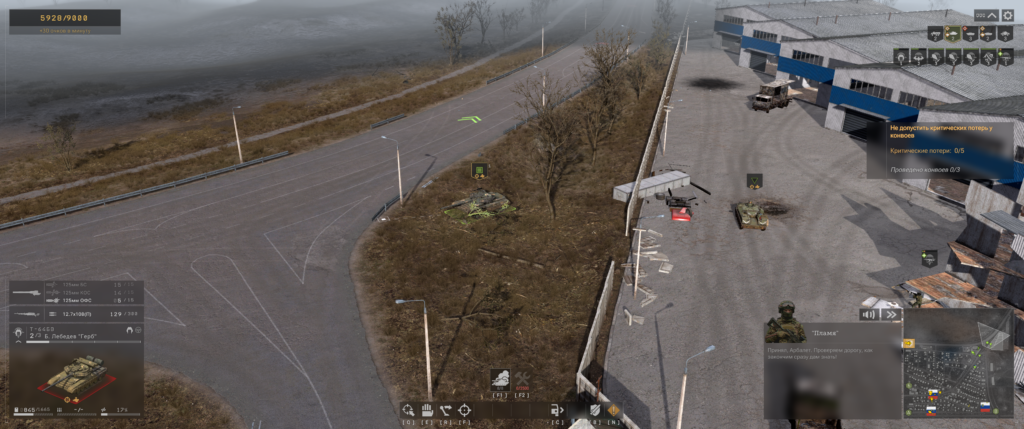The height and width of the screenshot is (429, 1024).
Task: Select the tank unit marker in the yard
Action: pyautogui.click(x=754, y=181)
